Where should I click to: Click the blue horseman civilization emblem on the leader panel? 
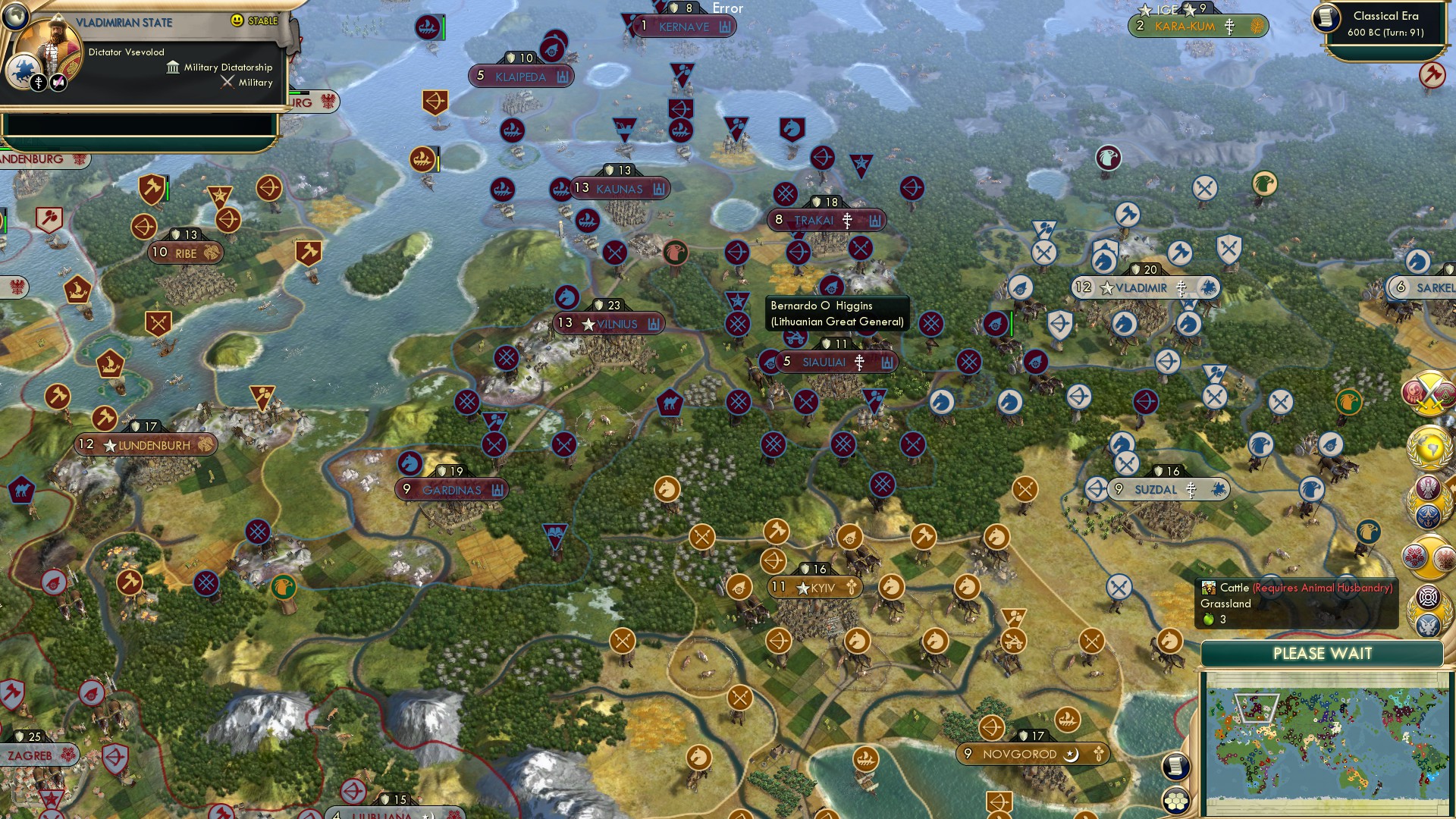pos(24,71)
